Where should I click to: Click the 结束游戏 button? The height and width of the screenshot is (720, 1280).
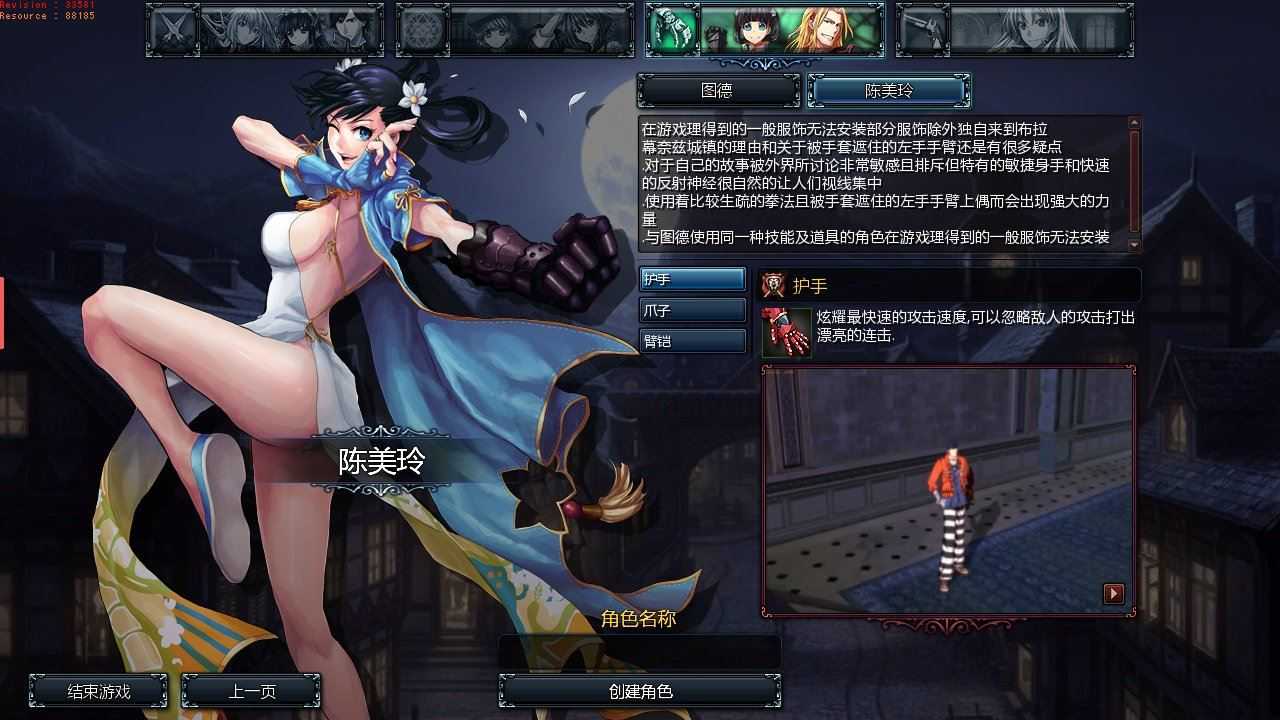(98, 690)
